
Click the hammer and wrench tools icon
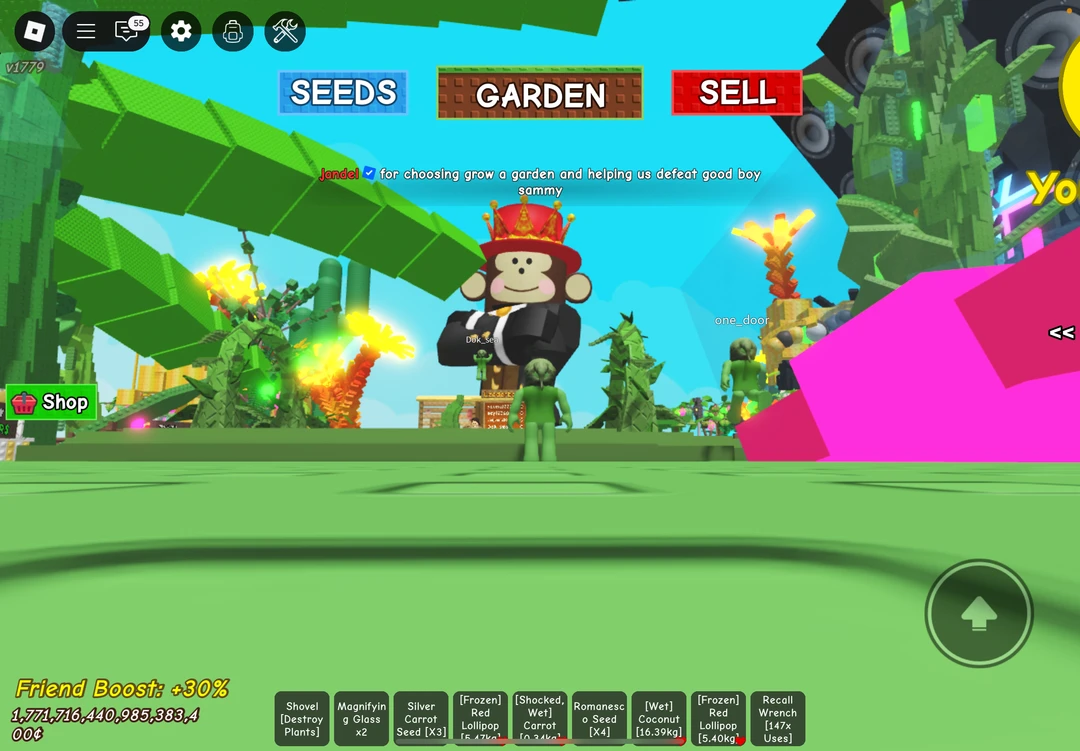(285, 31)
